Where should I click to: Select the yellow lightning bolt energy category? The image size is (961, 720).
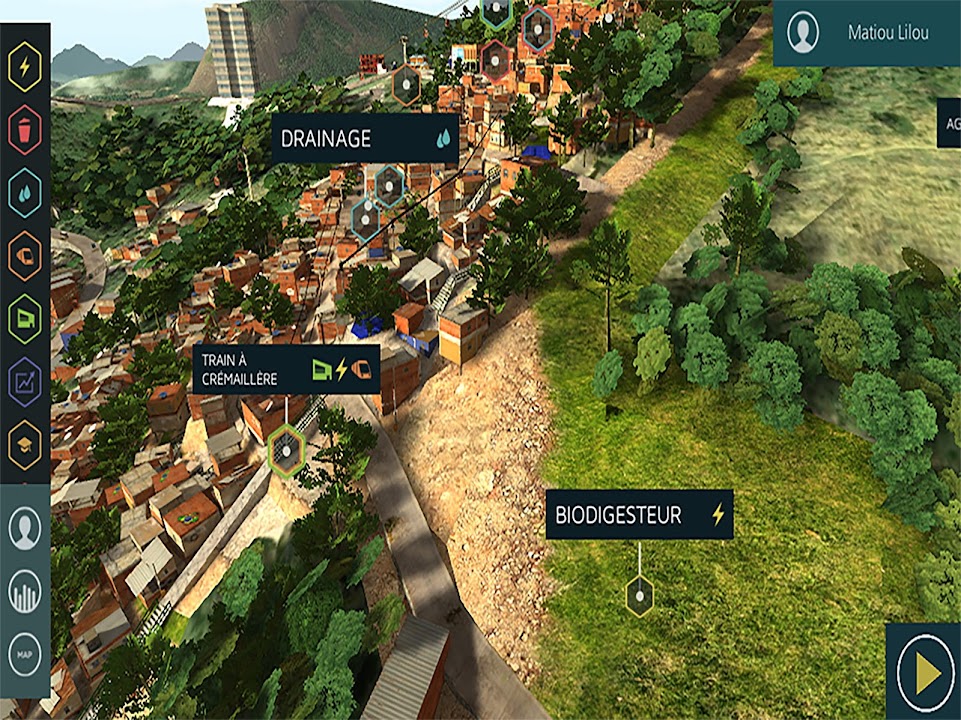click(25, 67)
